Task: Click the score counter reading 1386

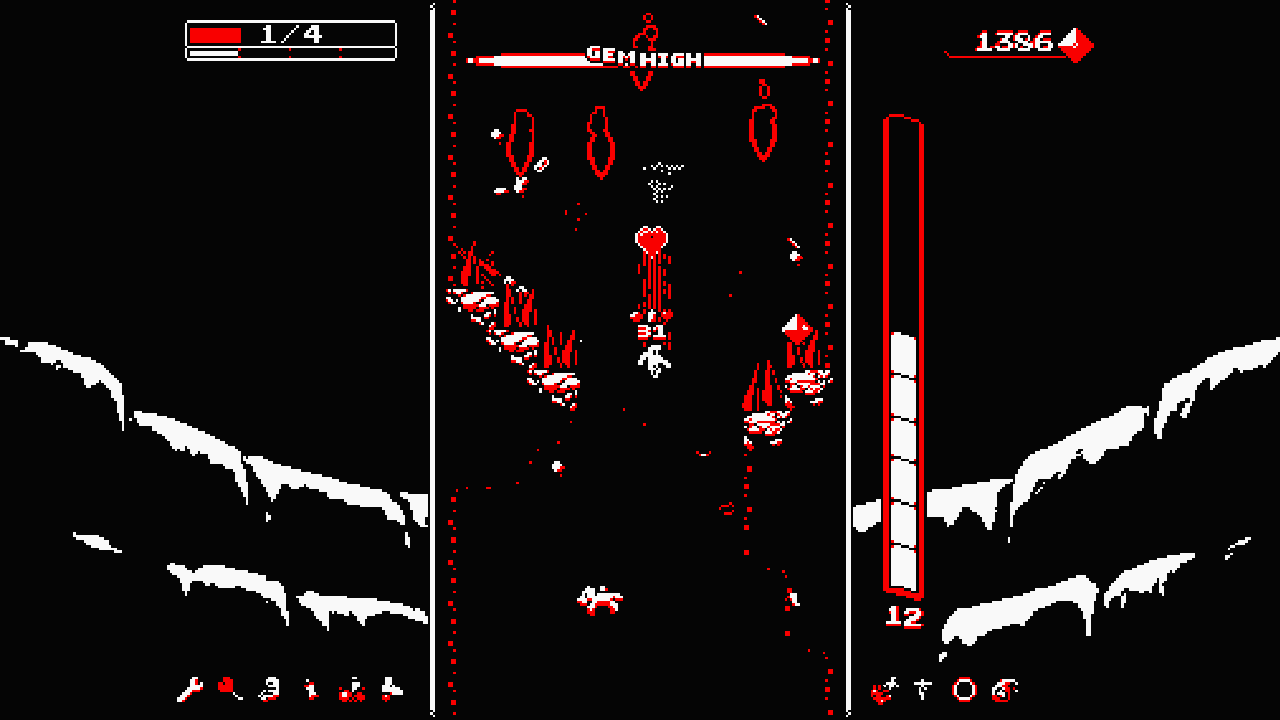Action: tap(1013, 42)
